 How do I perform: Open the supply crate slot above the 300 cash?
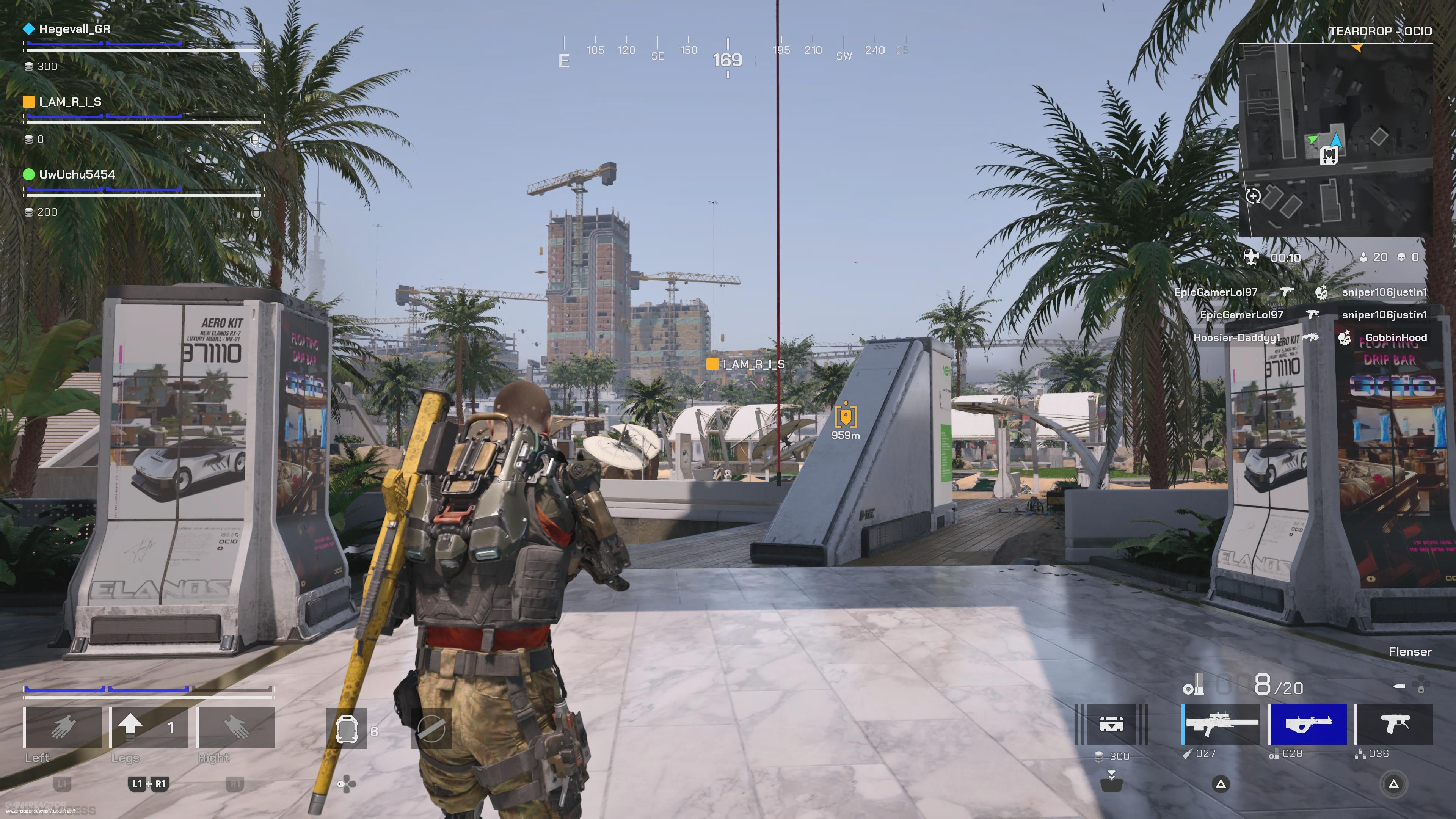coord(1111,724)
